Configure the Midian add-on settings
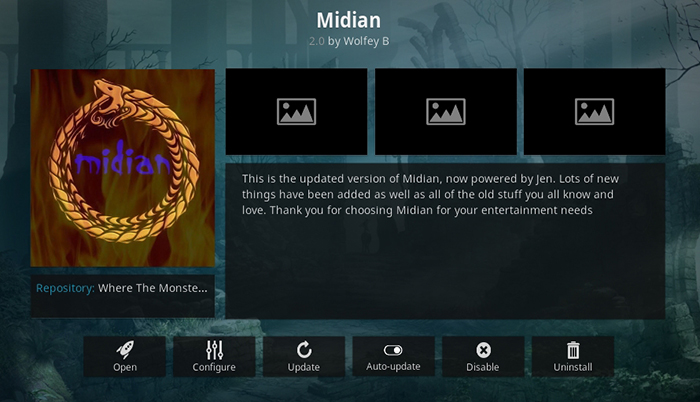700x402 pixels. [214, 356]
